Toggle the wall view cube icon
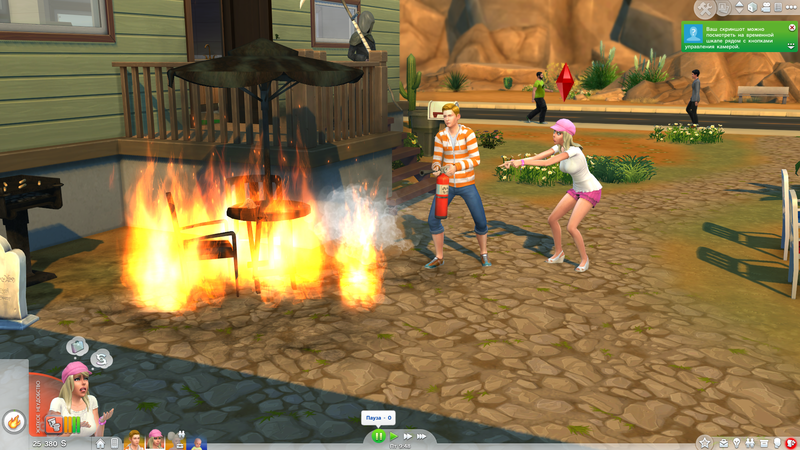 pos(752,8)
